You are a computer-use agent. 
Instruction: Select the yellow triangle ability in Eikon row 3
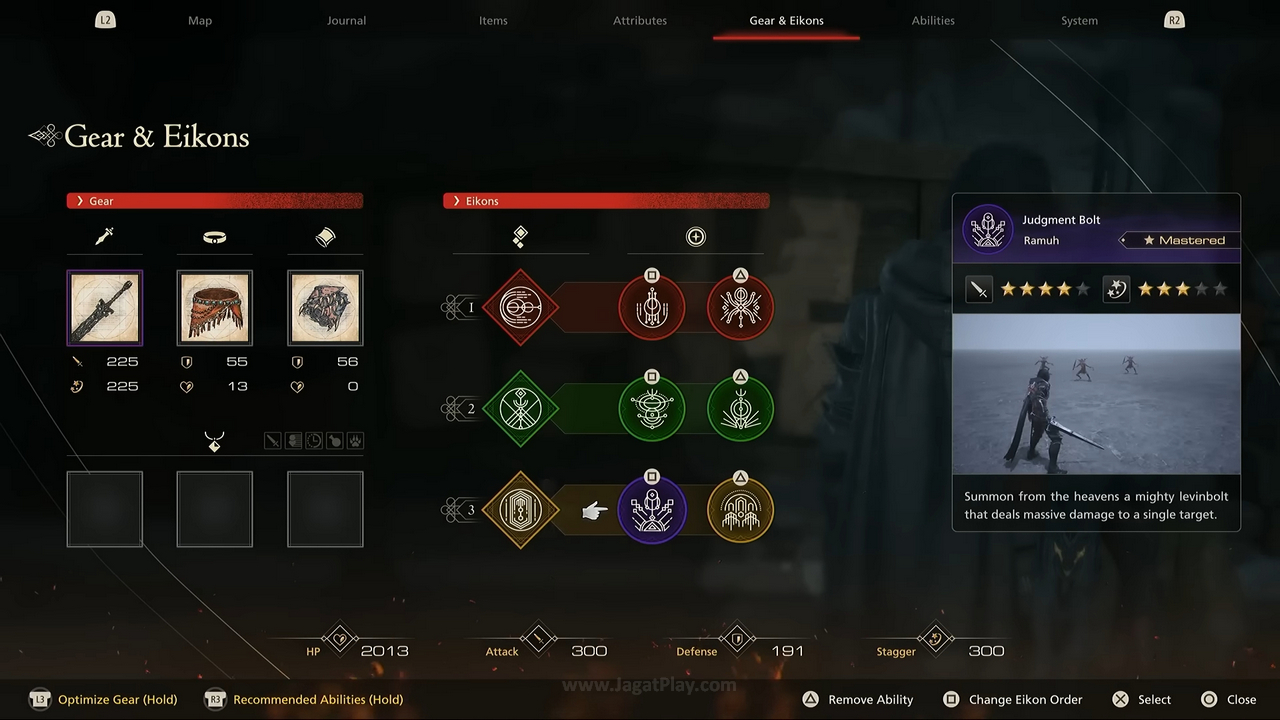click(x=740, y=510)
